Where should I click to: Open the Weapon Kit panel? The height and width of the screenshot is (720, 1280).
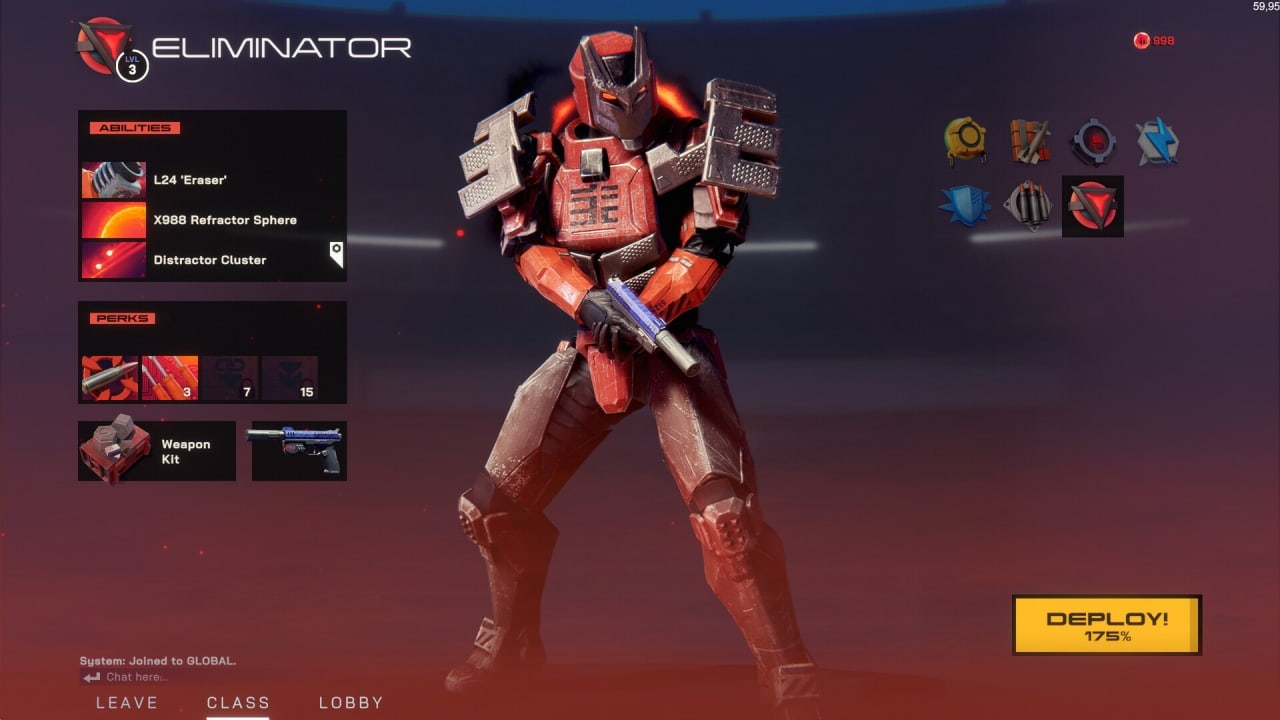click(x=157, y=451)
